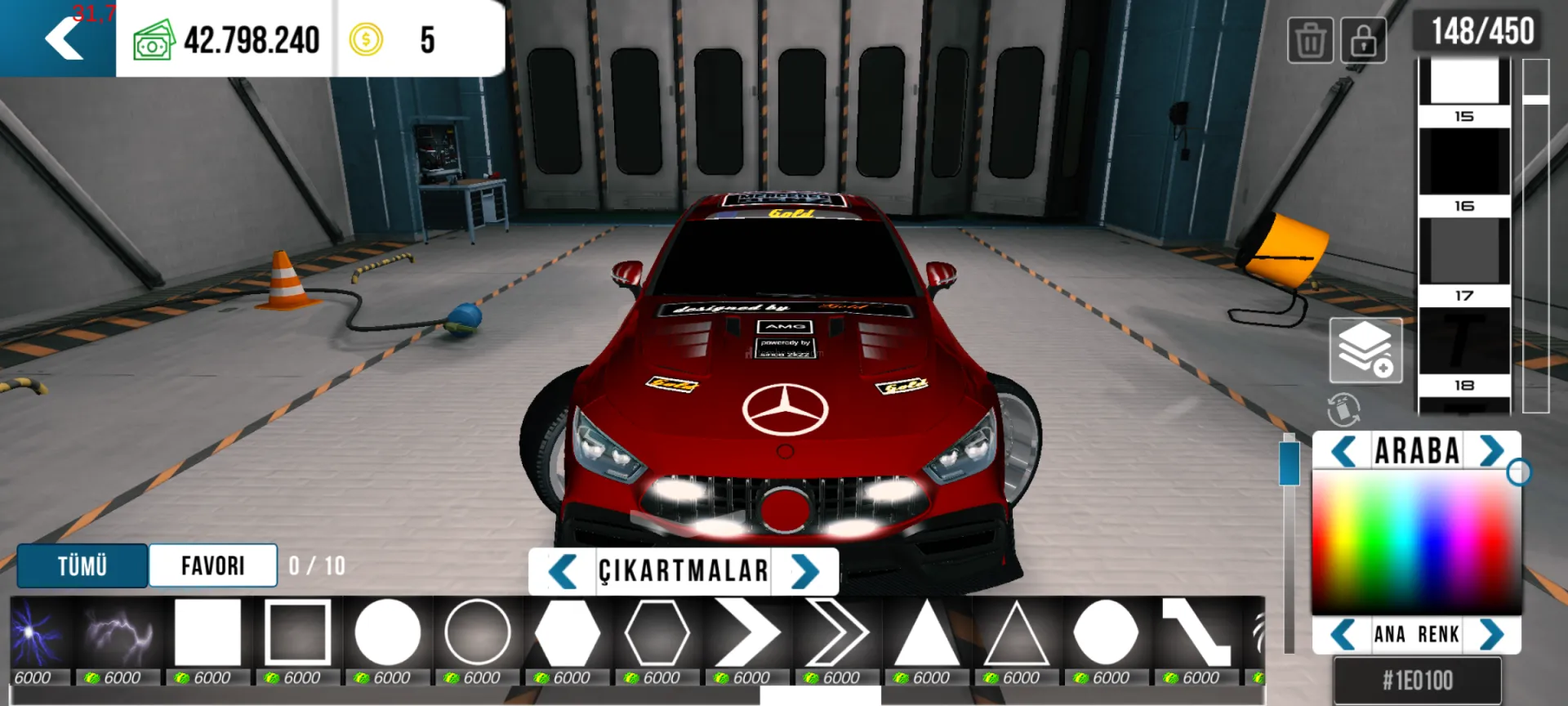
Task: Switch to the TÜMÜ tab
Action: (x=82, y=565)
